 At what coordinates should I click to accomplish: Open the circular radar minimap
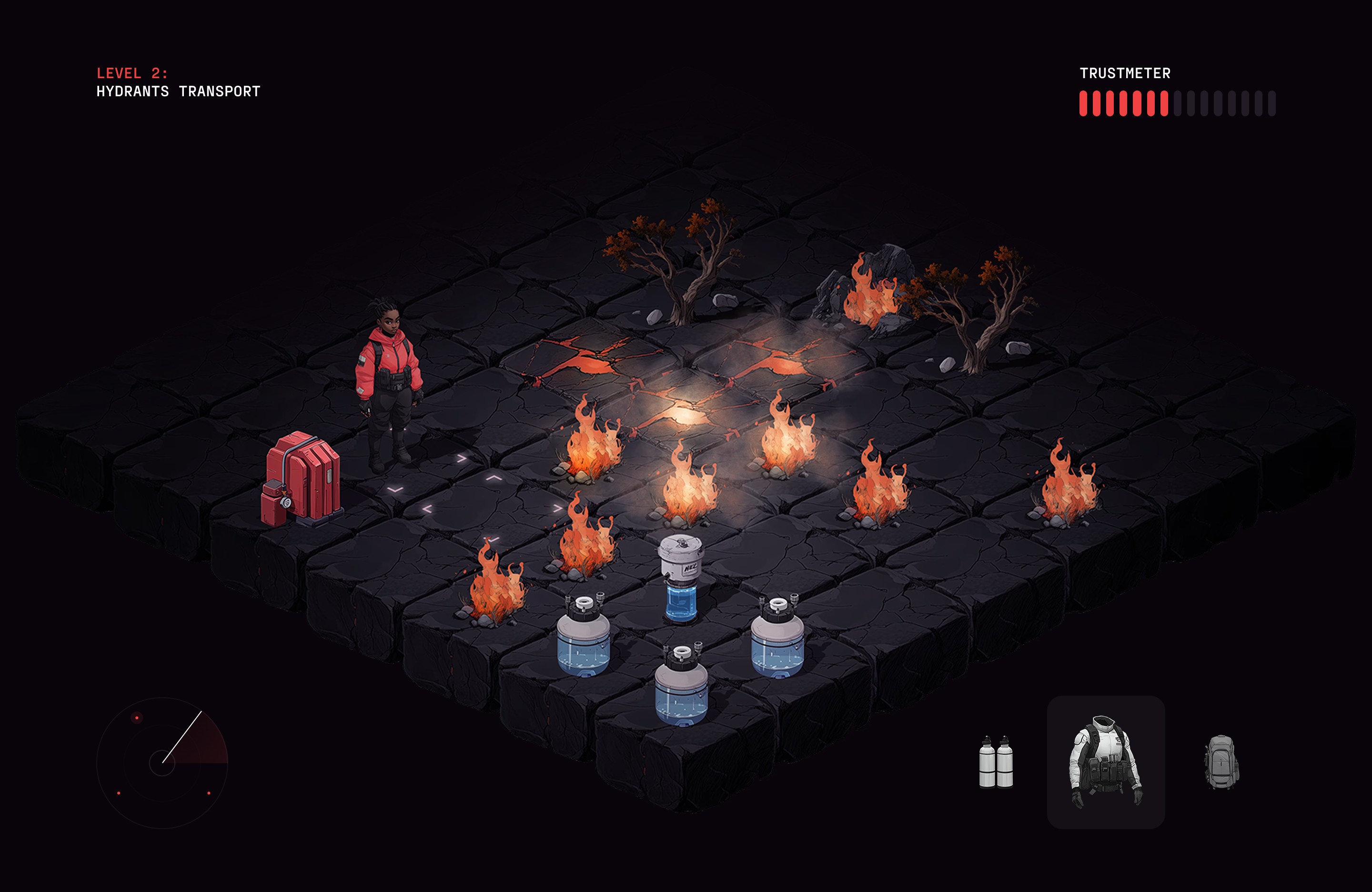click(x=162, y=762)
